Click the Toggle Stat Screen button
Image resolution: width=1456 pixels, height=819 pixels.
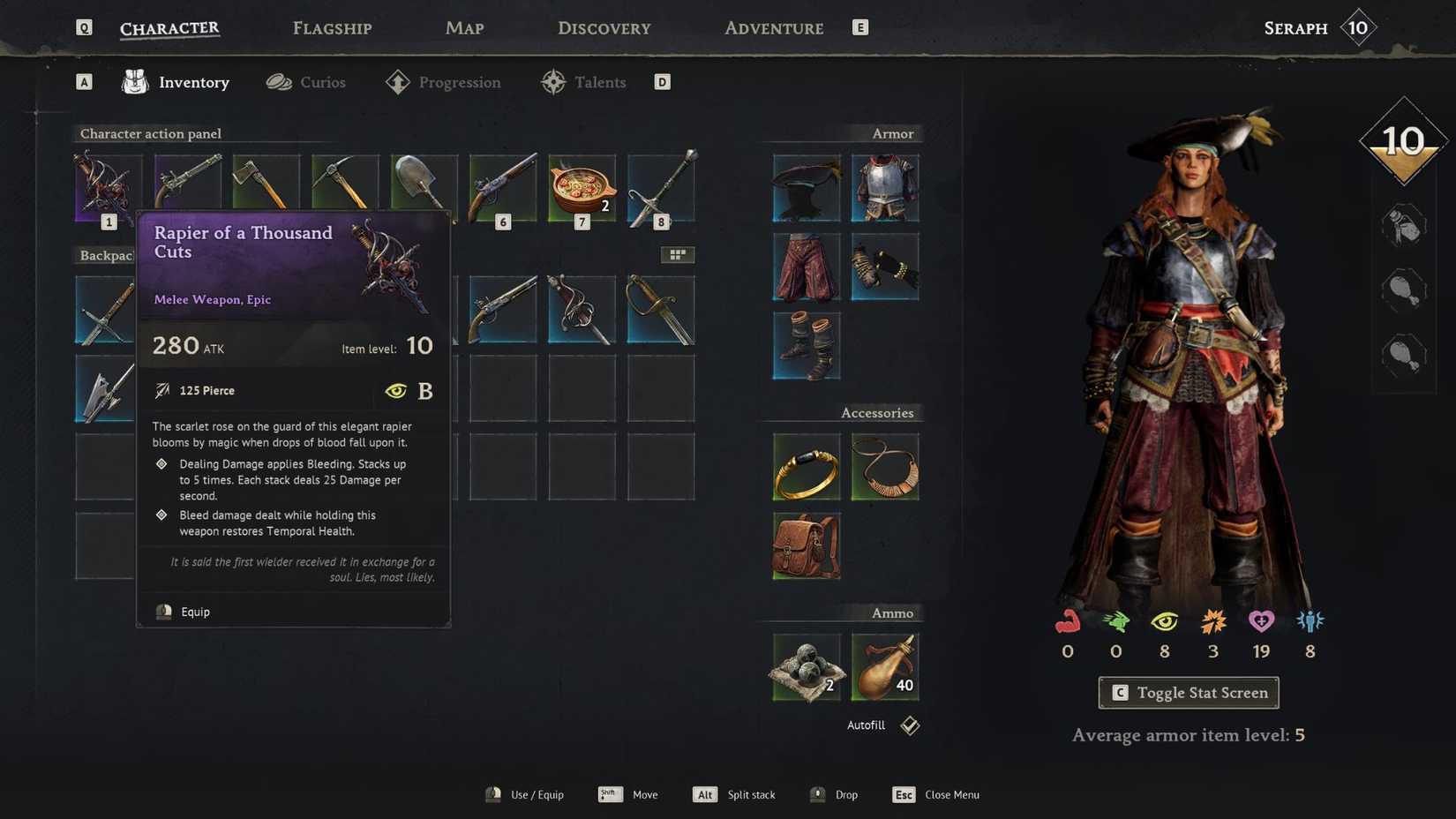click(1188, 693)
